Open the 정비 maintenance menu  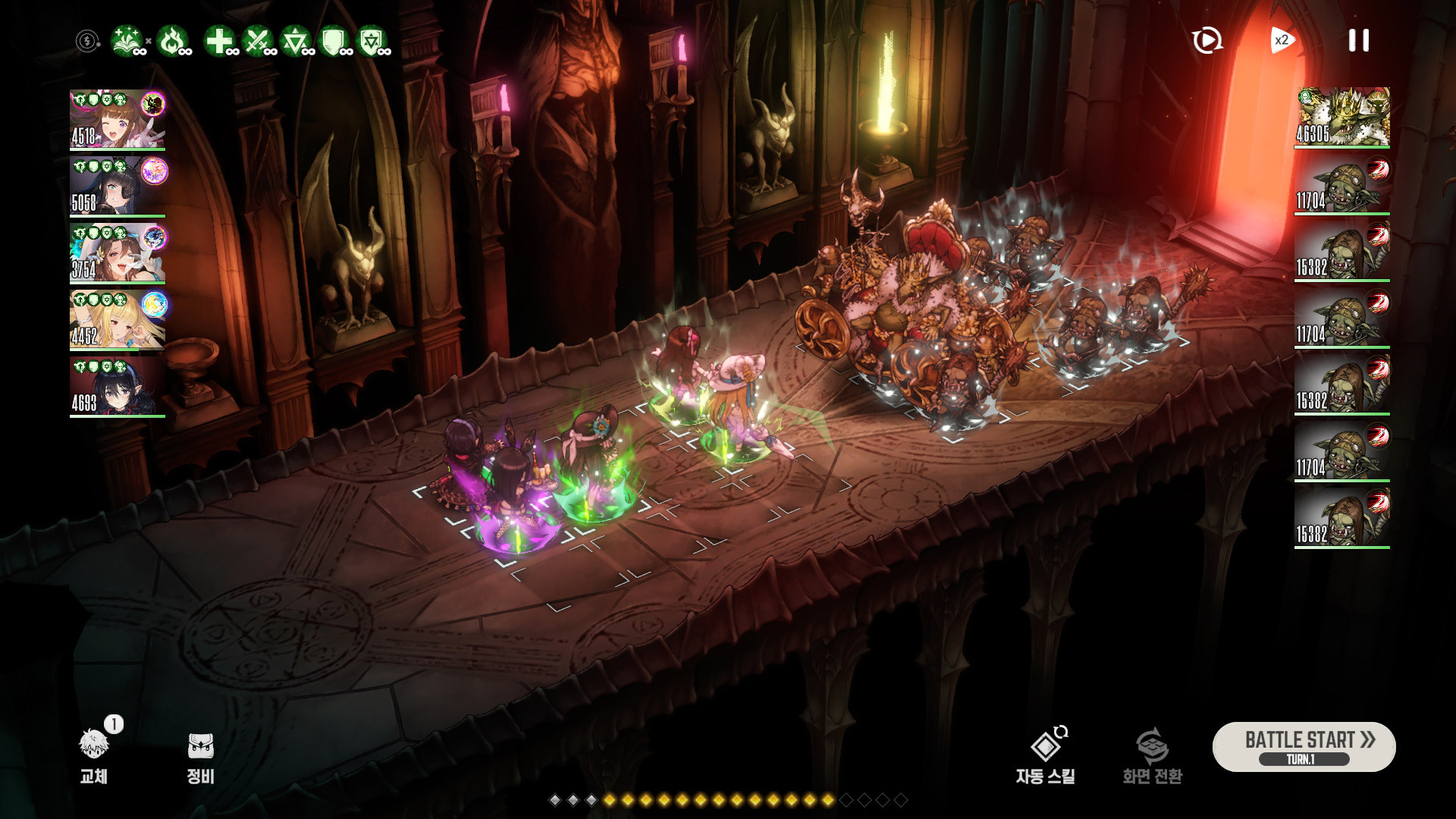pyautogui.click(x=201, y=754)
